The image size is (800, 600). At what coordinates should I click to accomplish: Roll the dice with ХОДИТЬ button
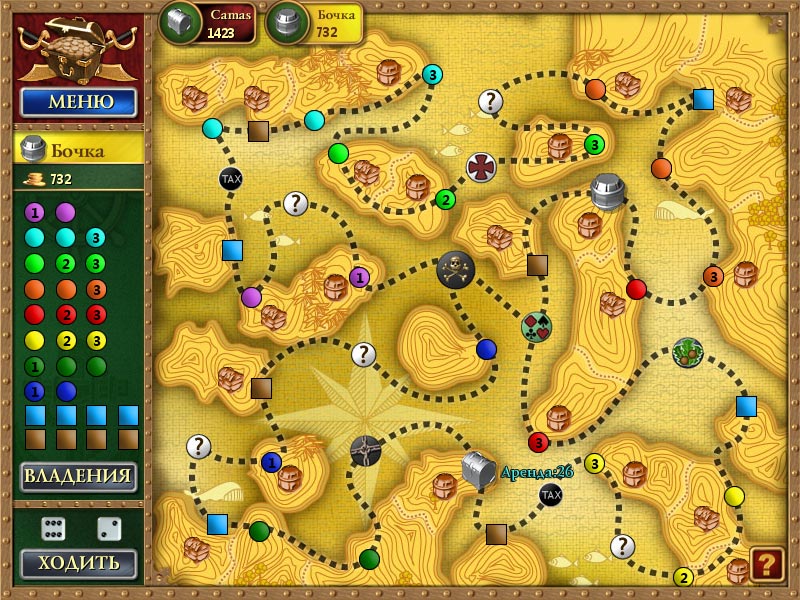(78, 563)
